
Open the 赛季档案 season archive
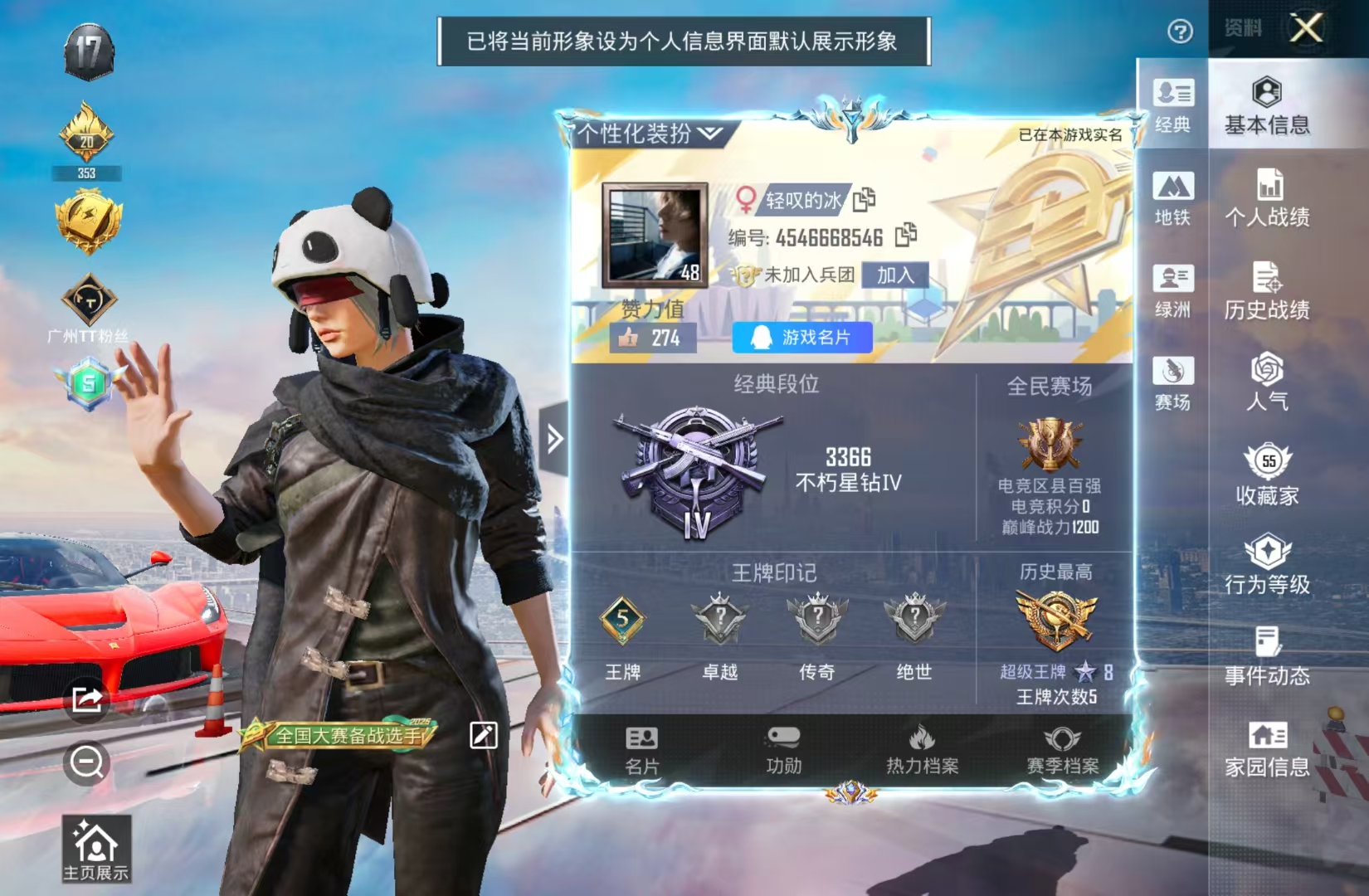[1062, 750]
